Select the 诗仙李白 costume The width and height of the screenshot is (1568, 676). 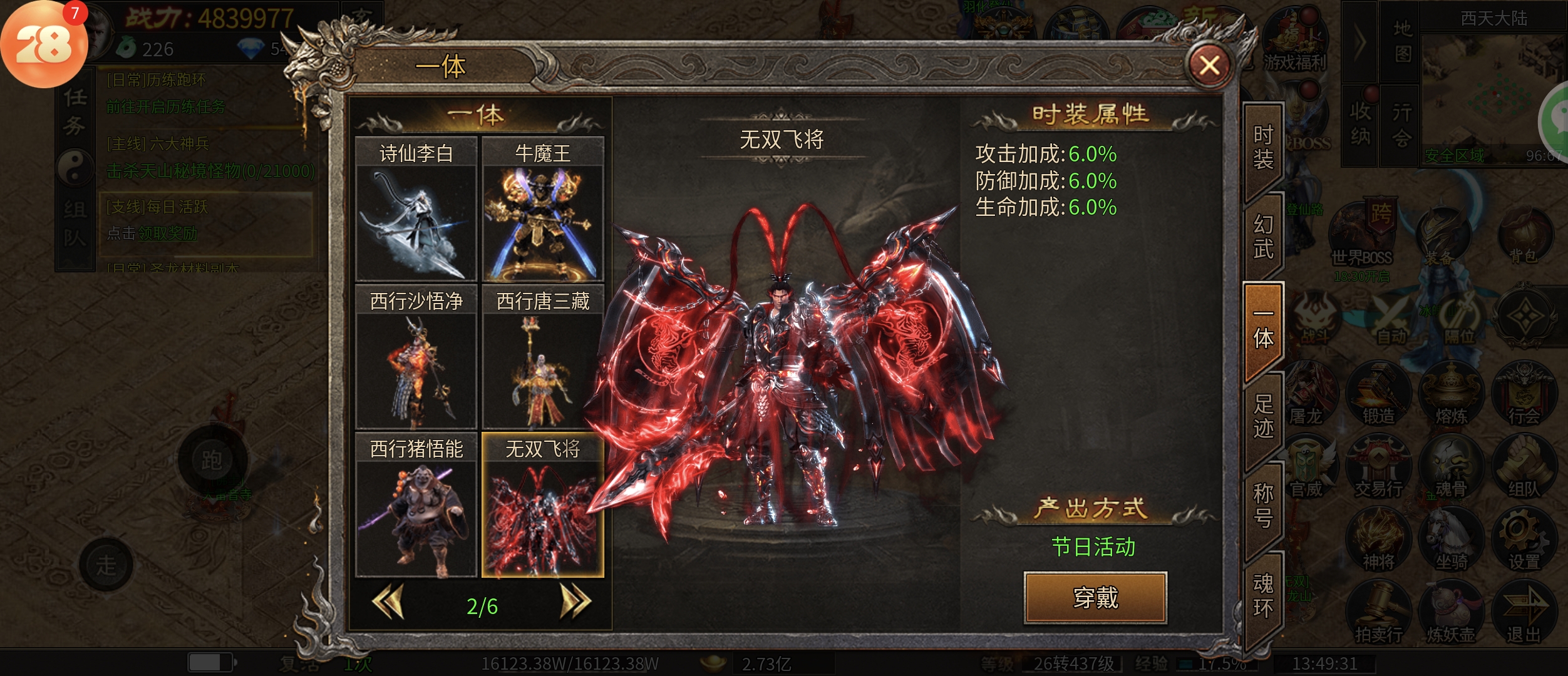(416, 210)
